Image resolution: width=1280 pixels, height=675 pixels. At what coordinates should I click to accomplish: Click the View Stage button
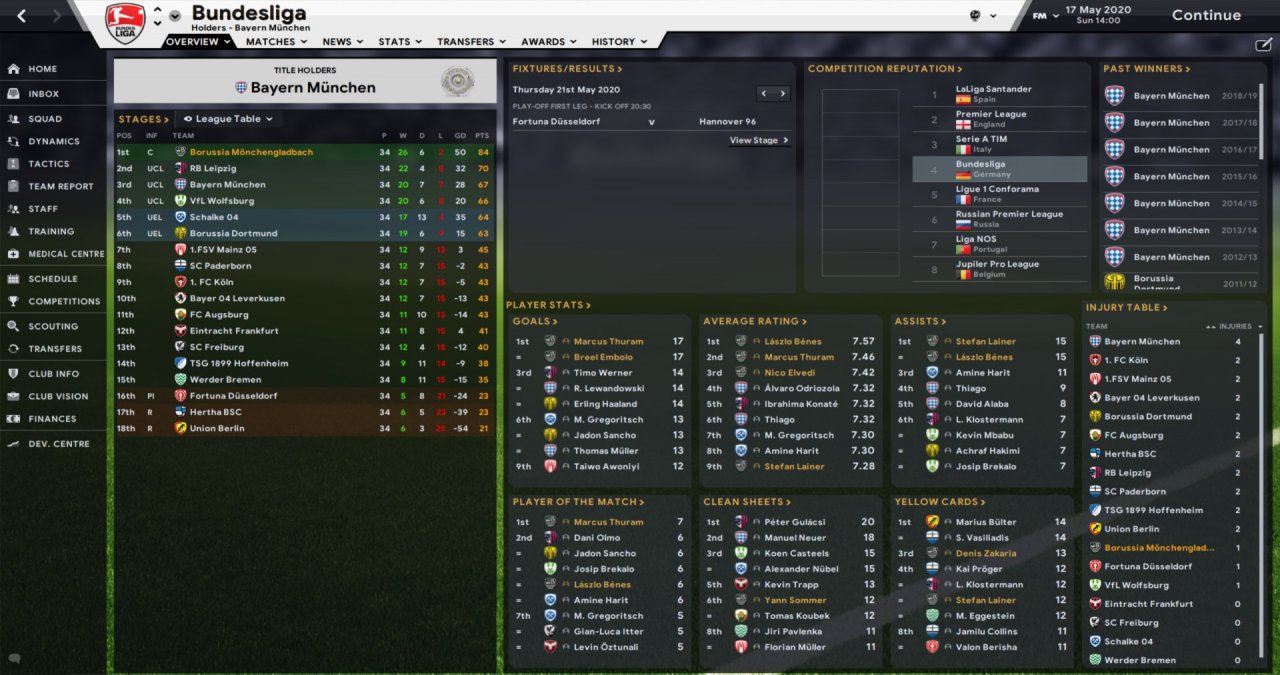click(759, 141)
